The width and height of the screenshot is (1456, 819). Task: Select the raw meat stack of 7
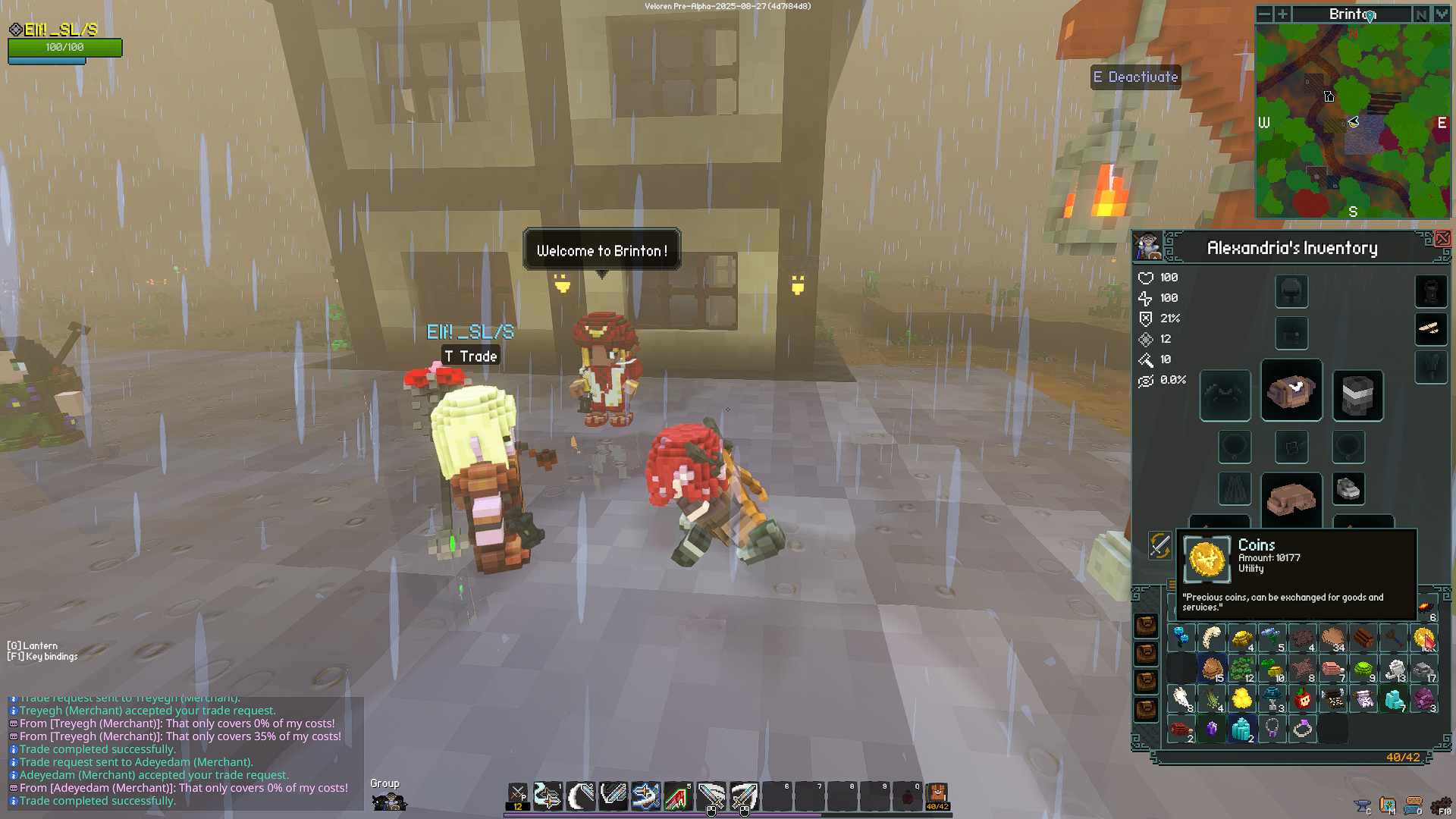point(1333,669)
